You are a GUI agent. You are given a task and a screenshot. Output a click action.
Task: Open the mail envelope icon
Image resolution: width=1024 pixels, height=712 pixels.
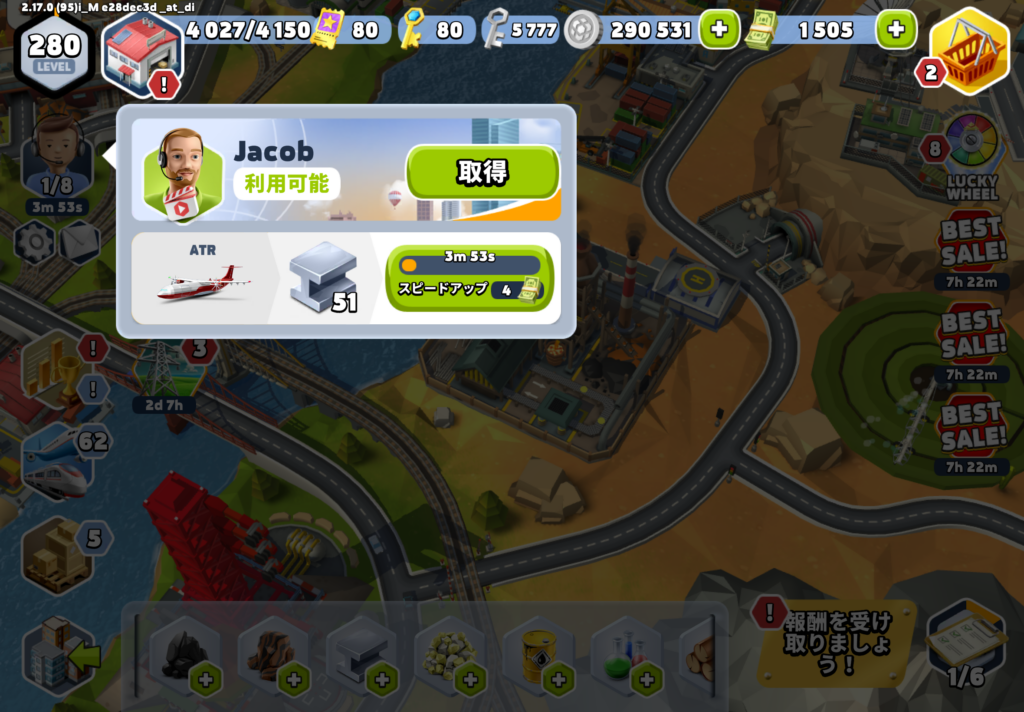[80, 242]
